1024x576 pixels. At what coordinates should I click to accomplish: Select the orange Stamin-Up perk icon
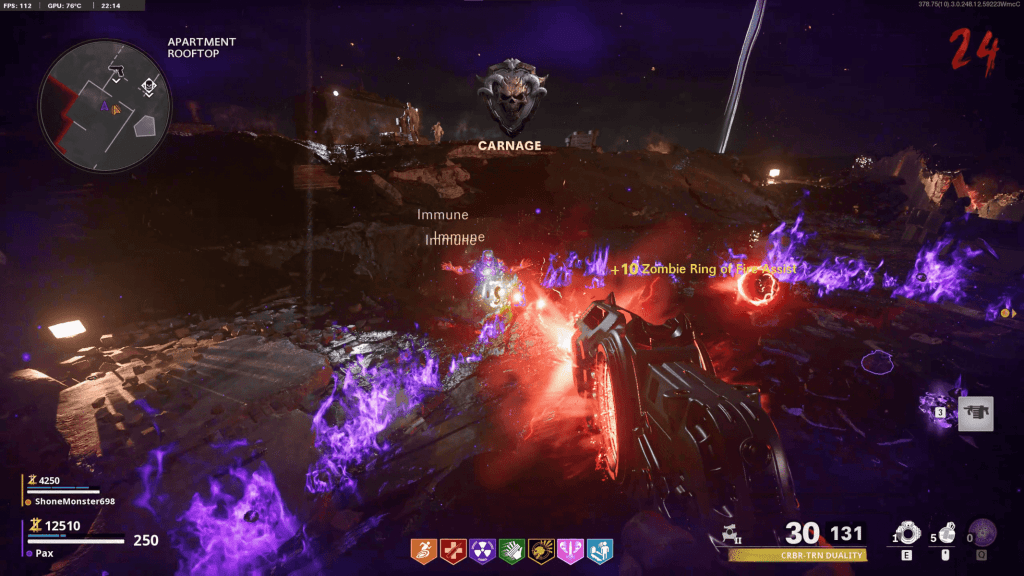pos(424,550)
